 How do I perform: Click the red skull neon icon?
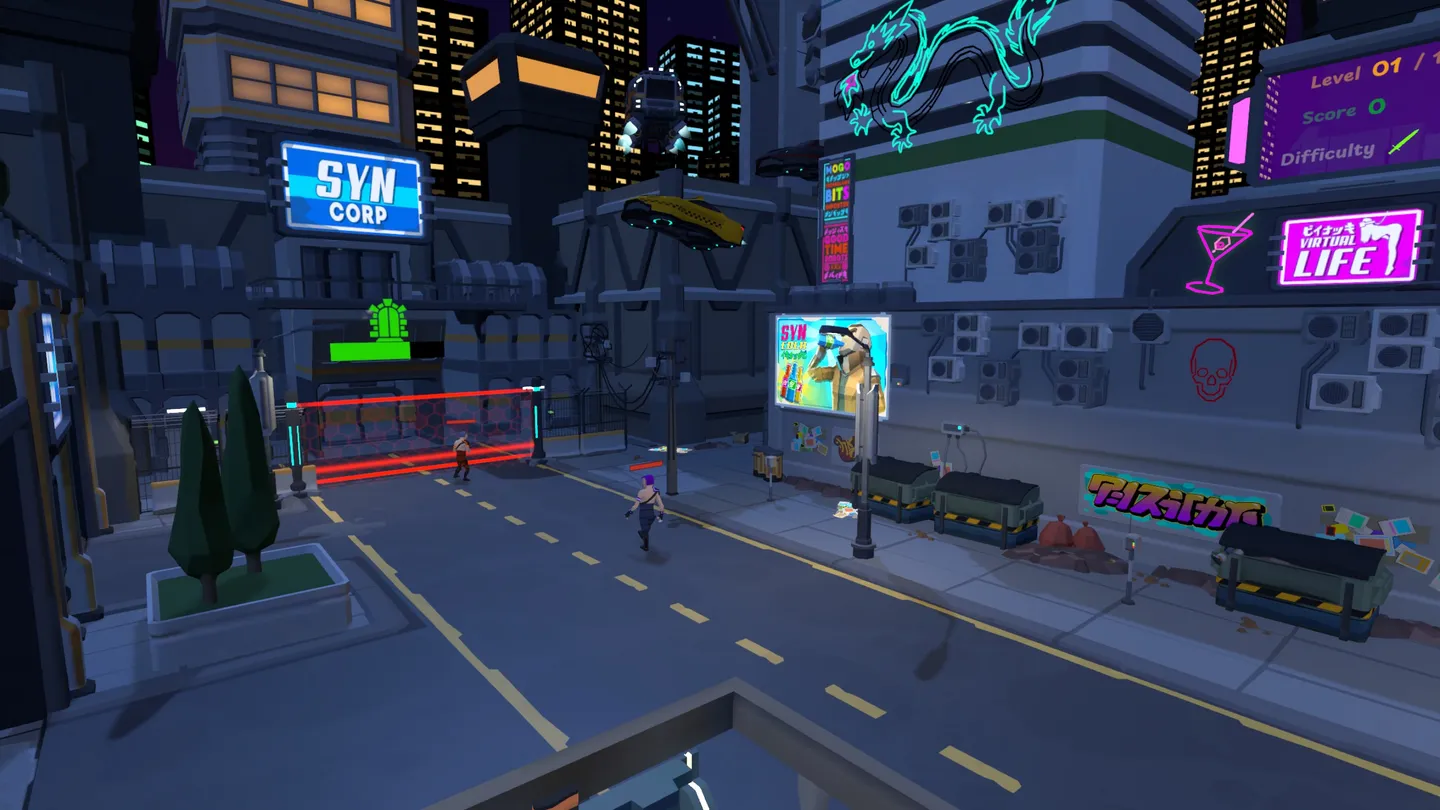1216,368
